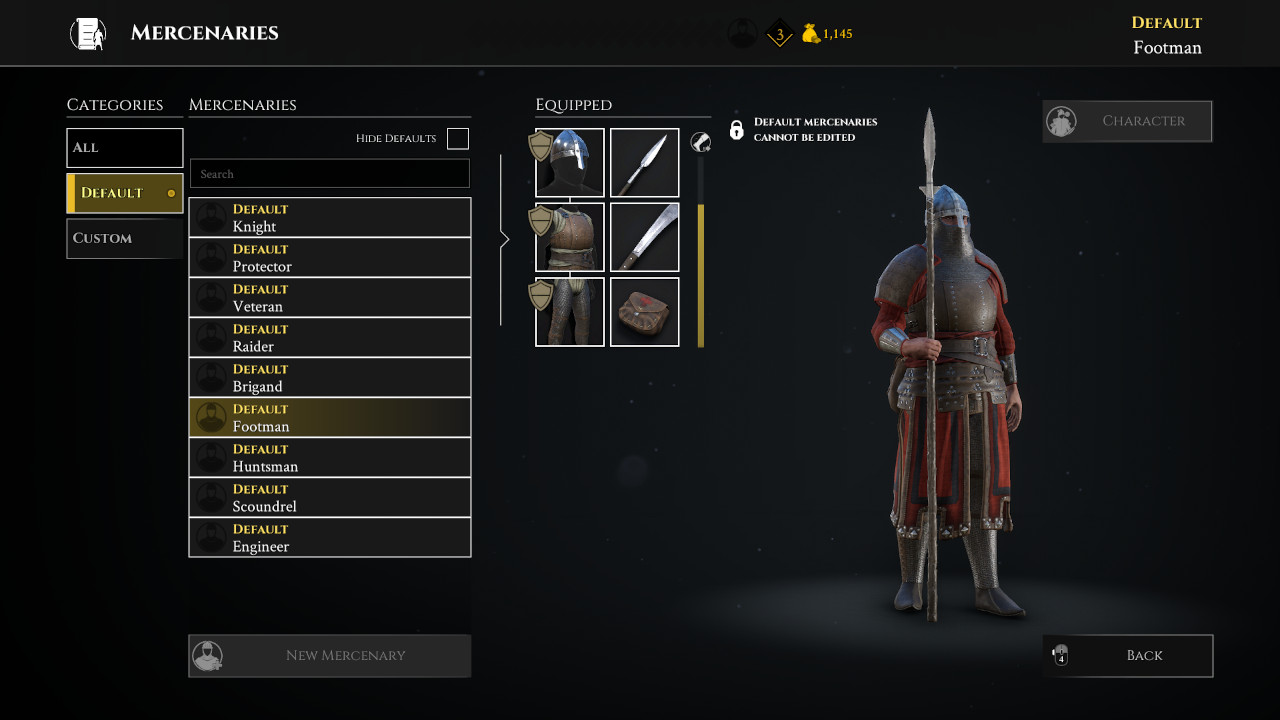Click the equipped chest armor slot
The height and width of the screenshot is (720, 1280).
[570, 238]
